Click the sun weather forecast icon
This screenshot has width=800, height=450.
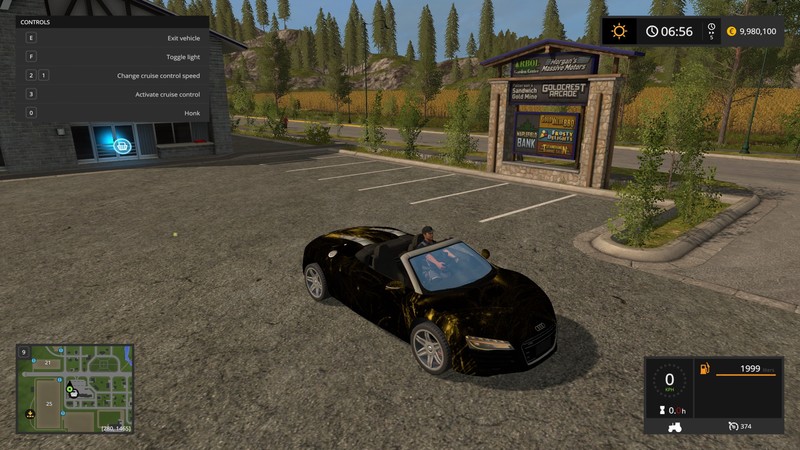620,31
